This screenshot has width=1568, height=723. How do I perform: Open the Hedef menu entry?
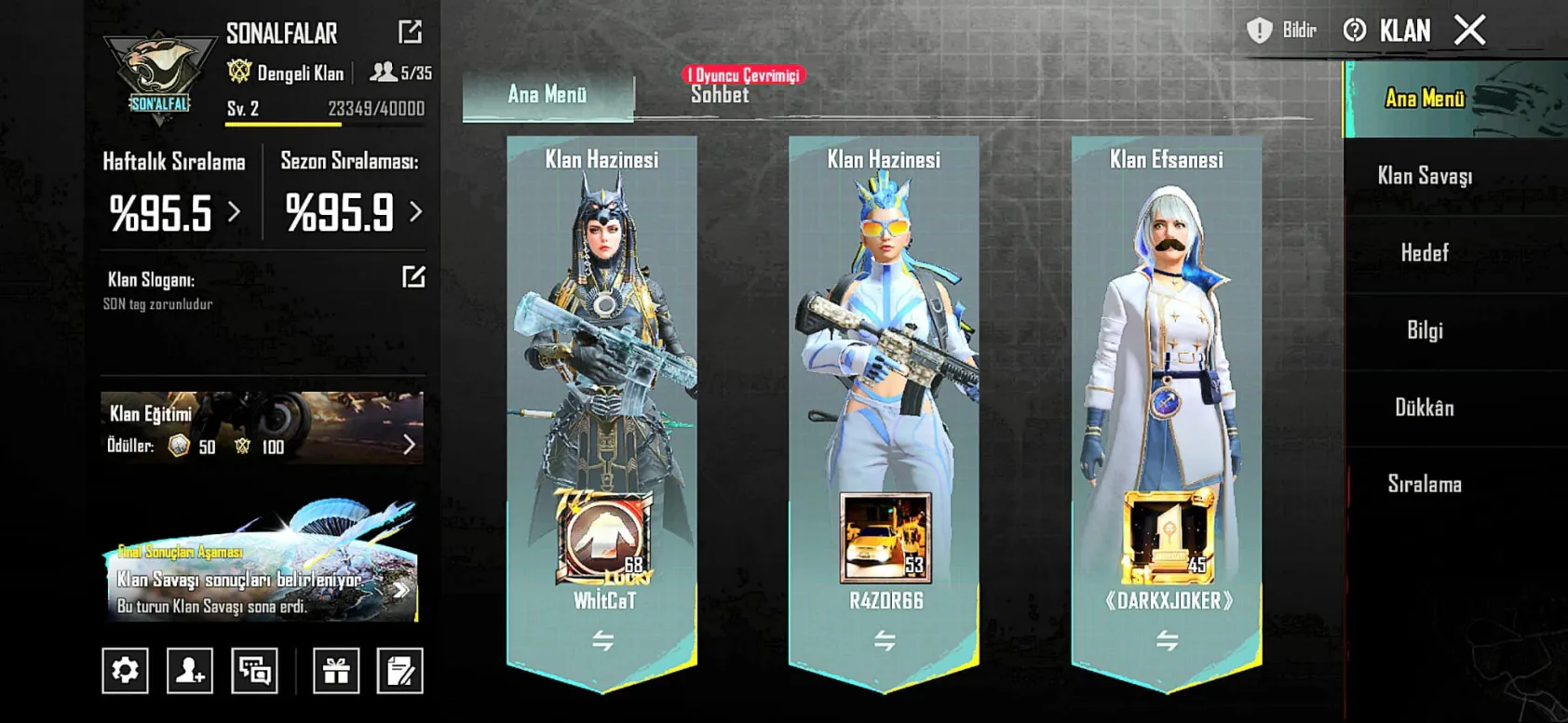1424,253
